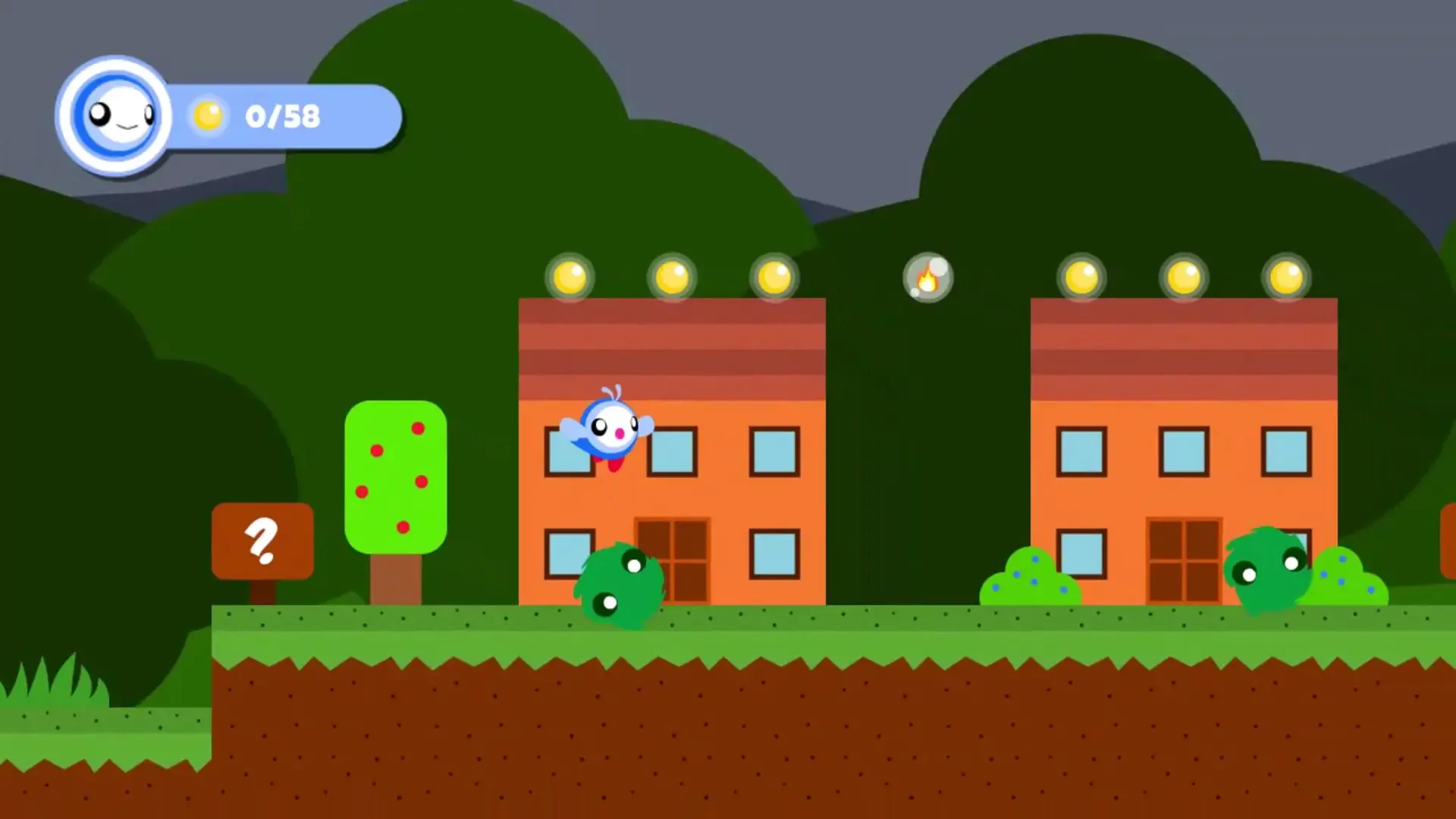The image size is (1456, 819).
Task: Collect the middle coin over the first rooftop
Action: click(x=673, y=276)
